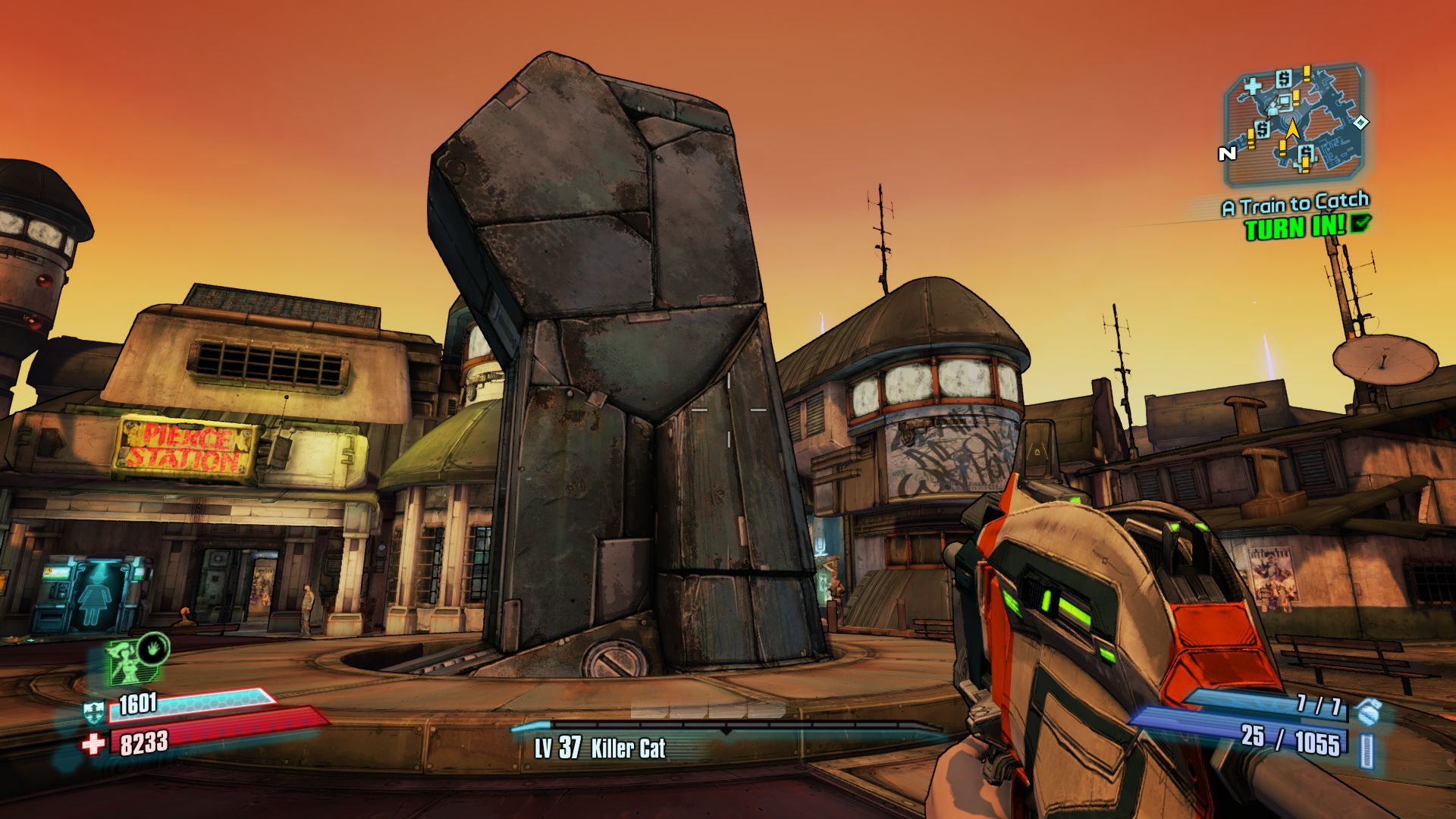Screen dimensions: 1456x819
Task: Toggle the green TURN IN! checkmark
Action: click(1360, 224)
